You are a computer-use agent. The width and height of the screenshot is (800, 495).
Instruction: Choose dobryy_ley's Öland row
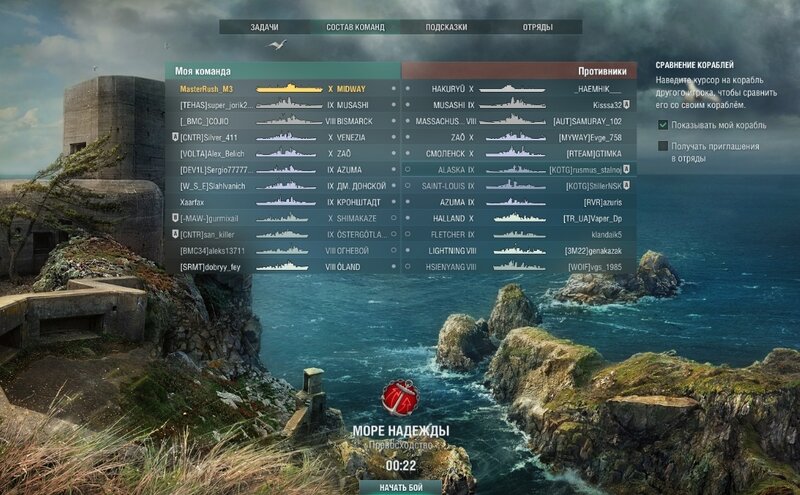click(x=282, y=267)
